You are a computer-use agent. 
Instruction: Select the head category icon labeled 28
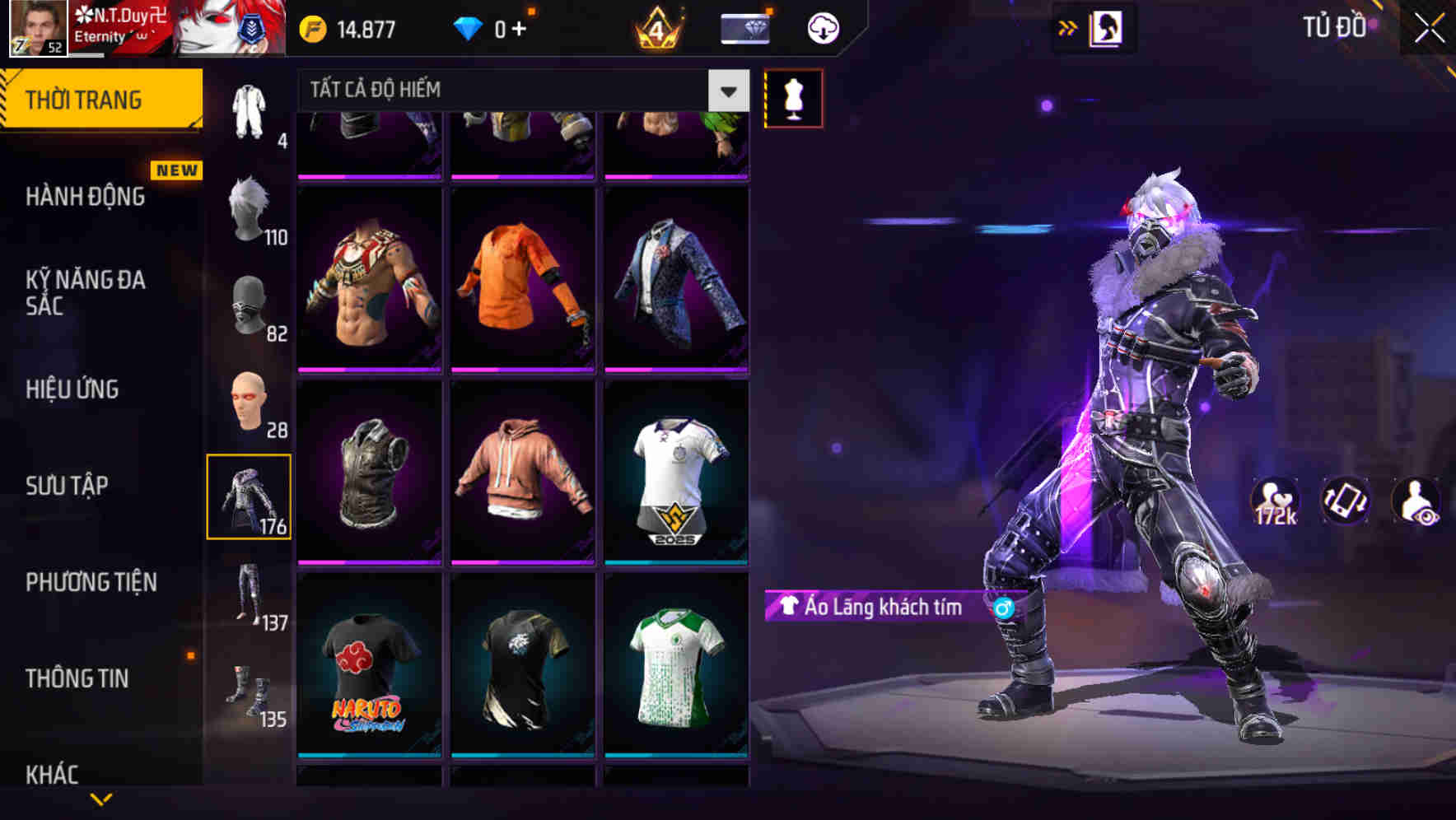tap(250, 401)
